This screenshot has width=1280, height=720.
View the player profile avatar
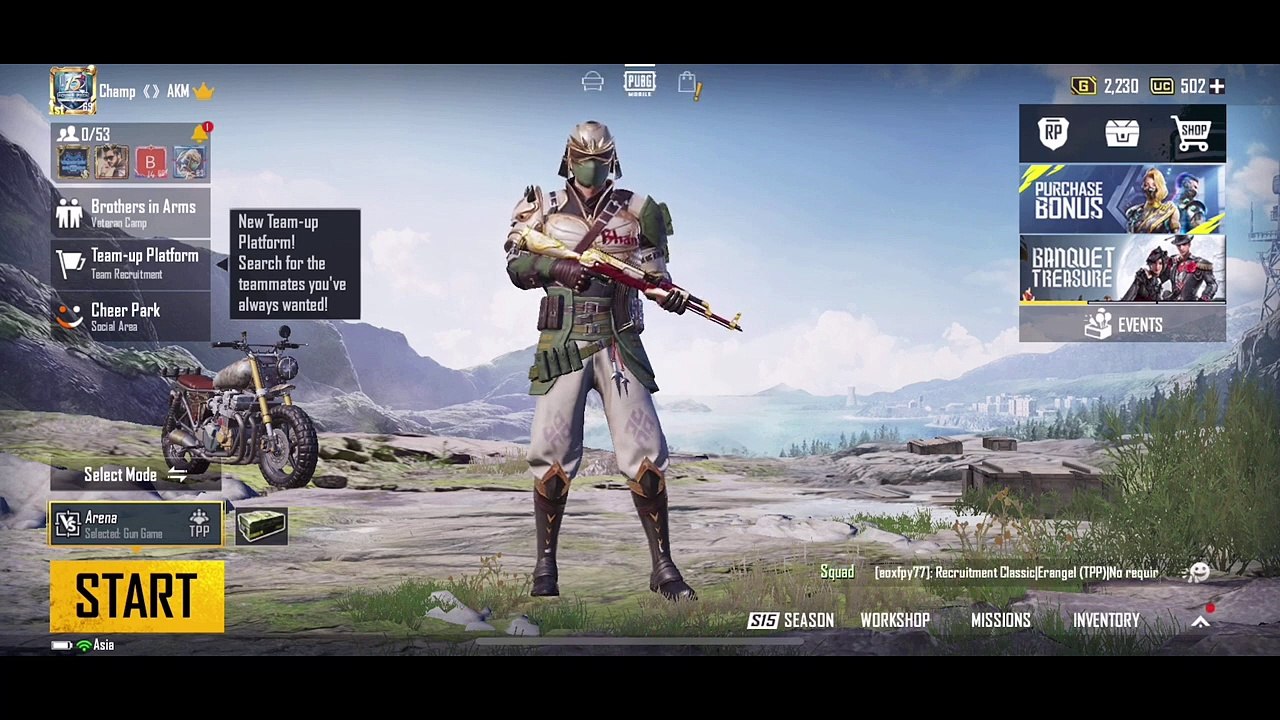pyautogui.click(x=73, y=91)
